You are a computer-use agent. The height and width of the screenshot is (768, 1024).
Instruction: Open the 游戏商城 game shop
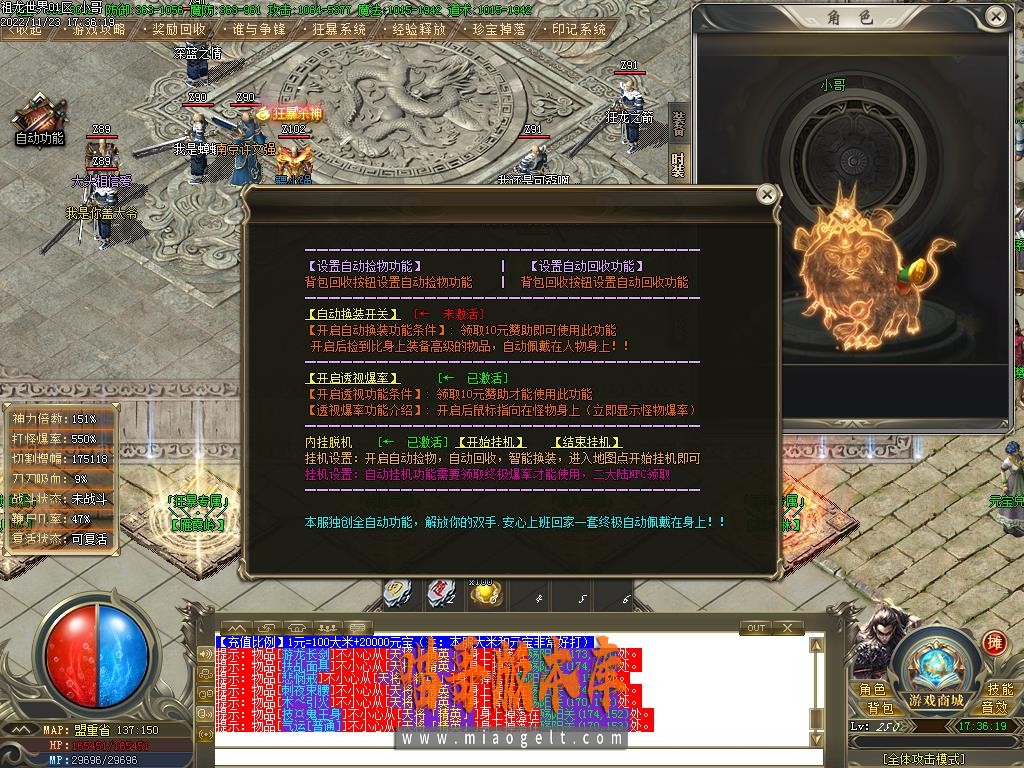point(936,698)
